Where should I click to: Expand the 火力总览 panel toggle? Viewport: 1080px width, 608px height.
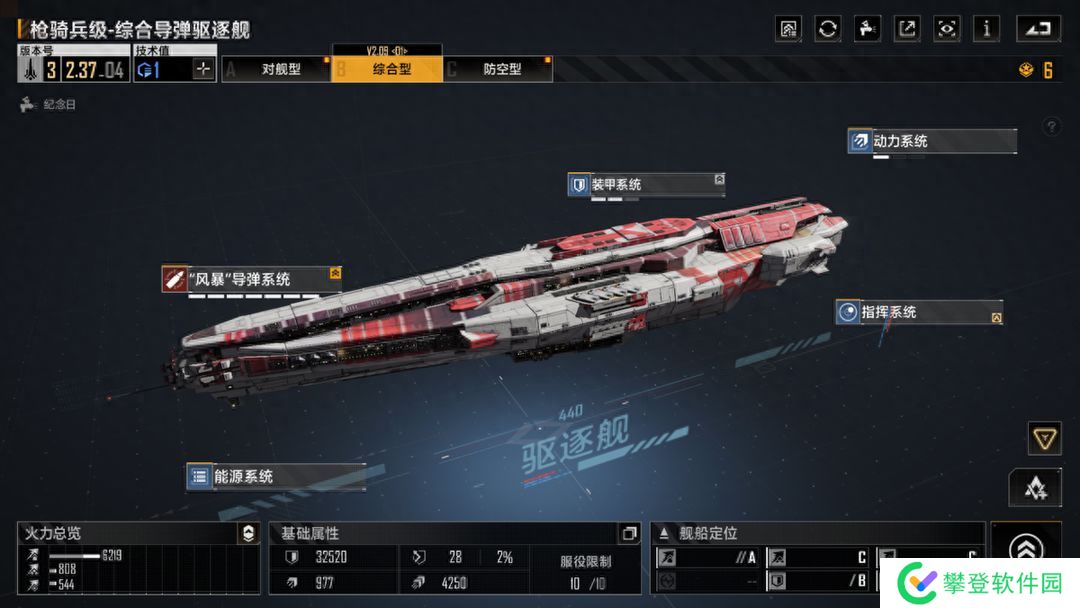pos(249,534)
